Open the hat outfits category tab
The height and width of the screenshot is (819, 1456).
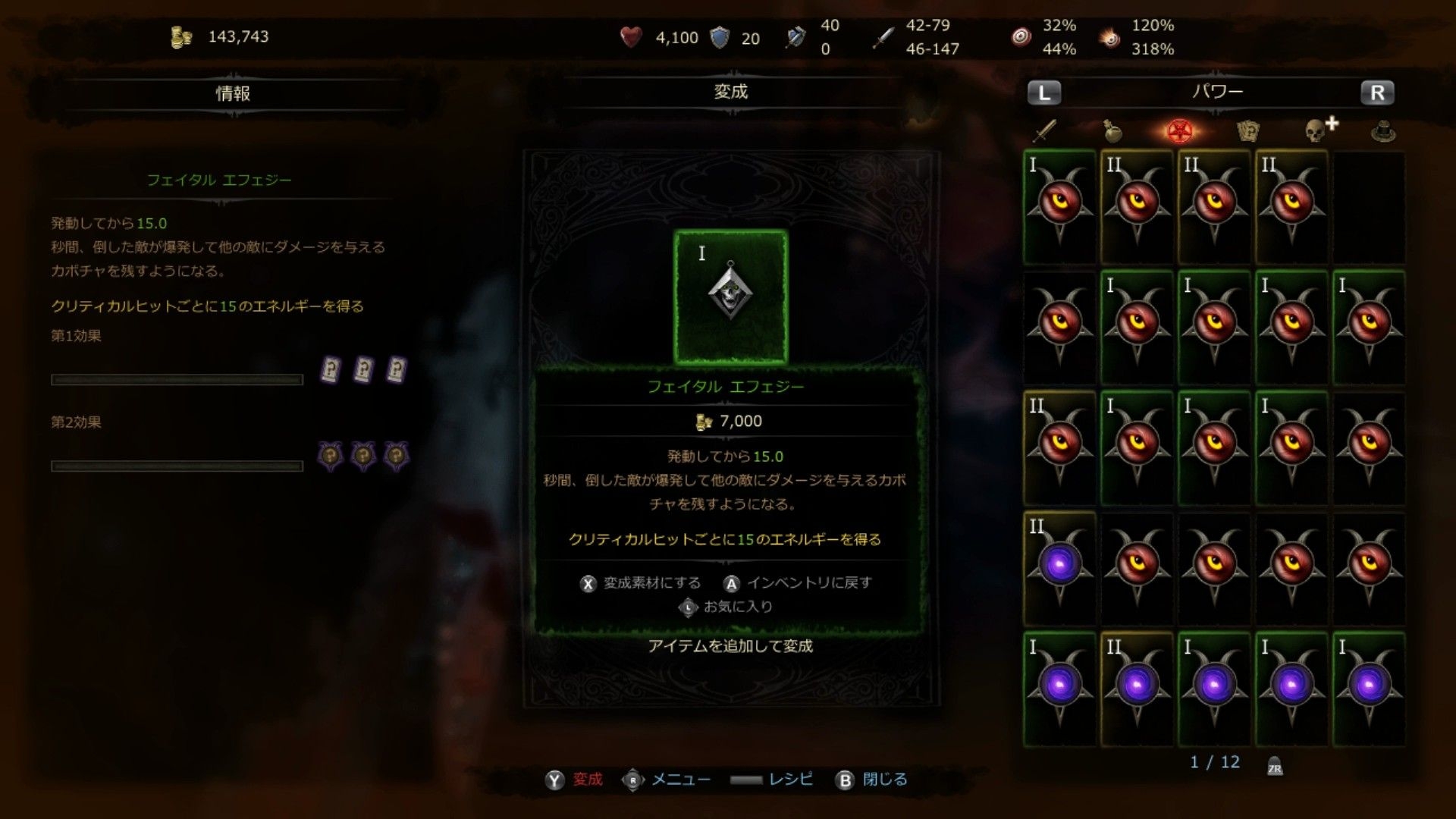[1383, 131]
